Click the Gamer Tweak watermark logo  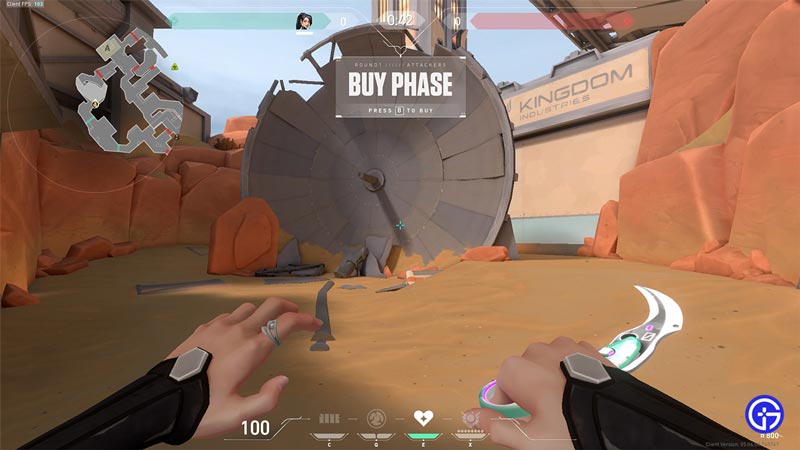click(764, 413)
